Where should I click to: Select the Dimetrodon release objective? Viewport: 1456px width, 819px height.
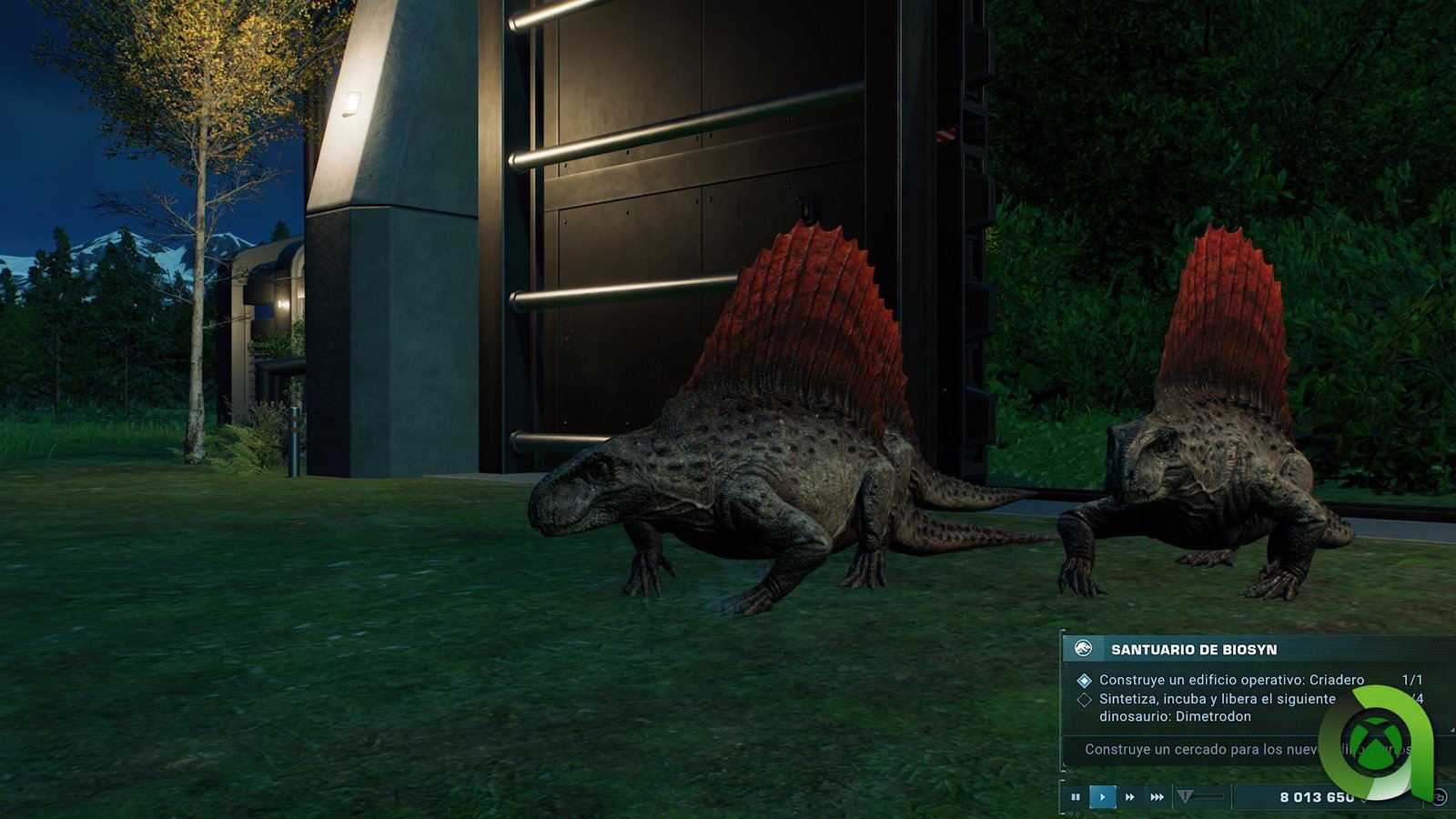[x=1217, y=707]
